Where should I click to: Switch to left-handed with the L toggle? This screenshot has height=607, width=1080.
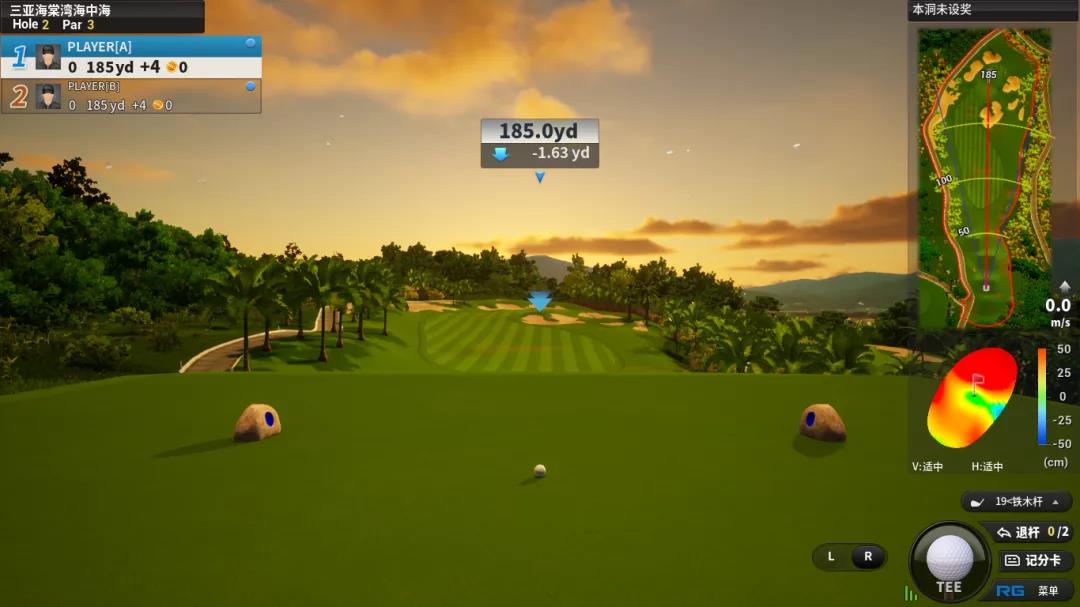click(831, 557)
